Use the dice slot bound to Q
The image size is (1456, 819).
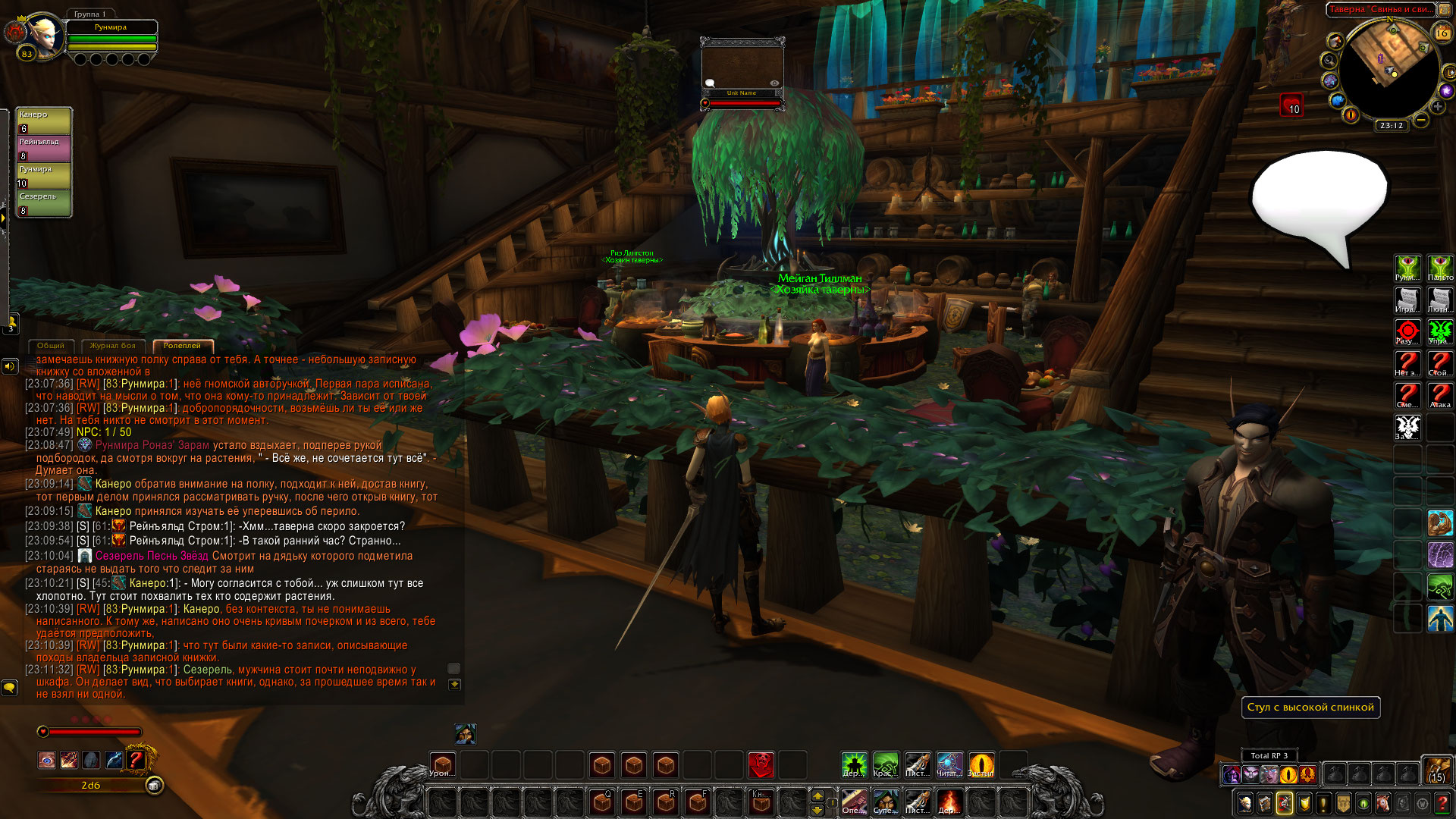pyautogui.click(x=602, y=802)
